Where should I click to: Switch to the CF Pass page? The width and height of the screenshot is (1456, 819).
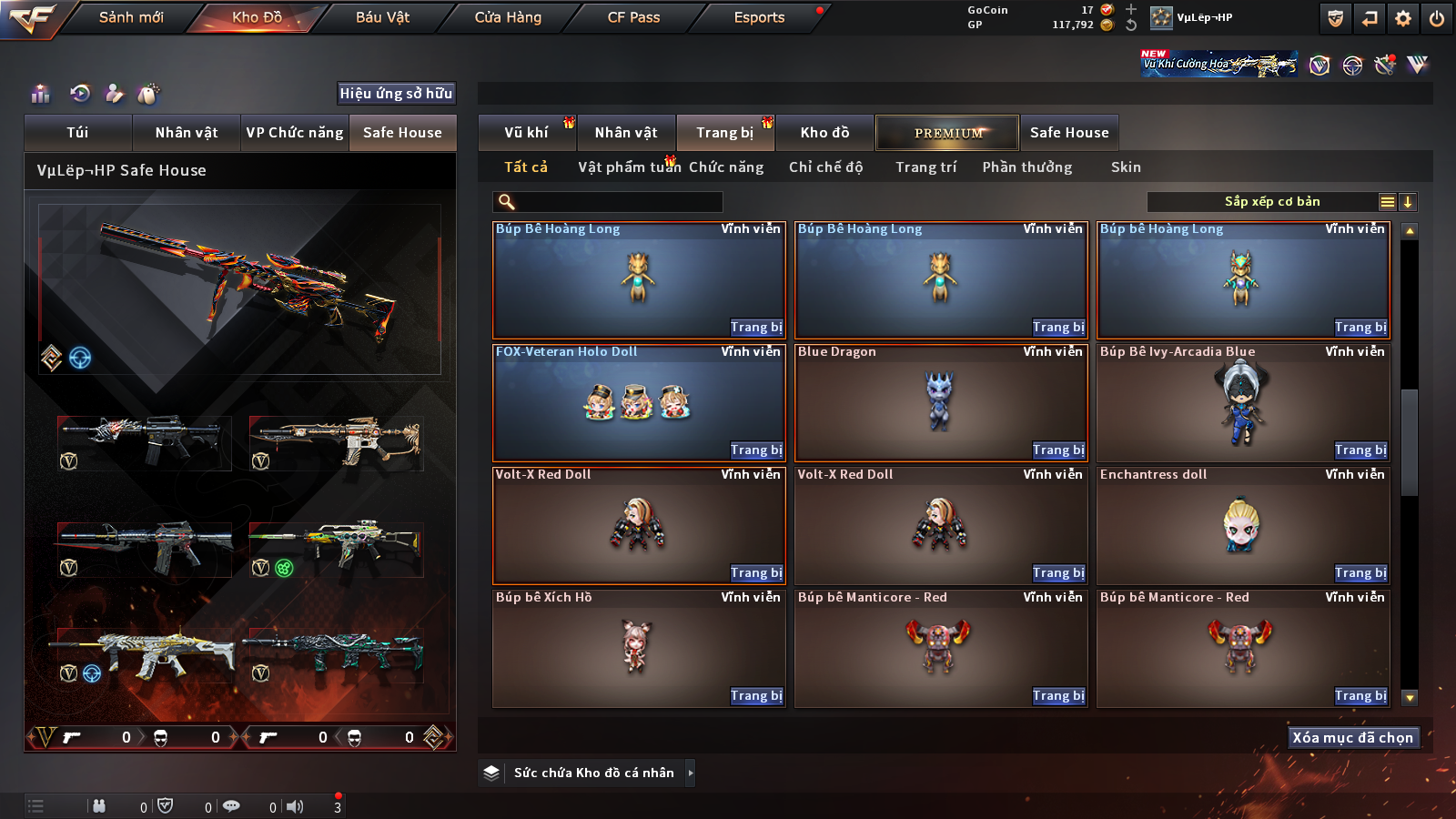click(633, 17)
